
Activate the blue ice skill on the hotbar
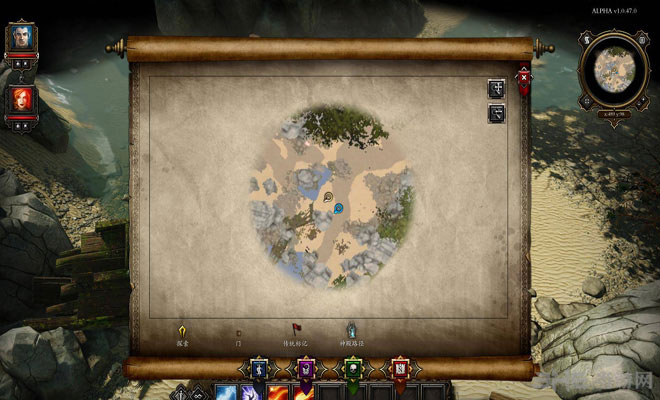click(x=226, y=392)
